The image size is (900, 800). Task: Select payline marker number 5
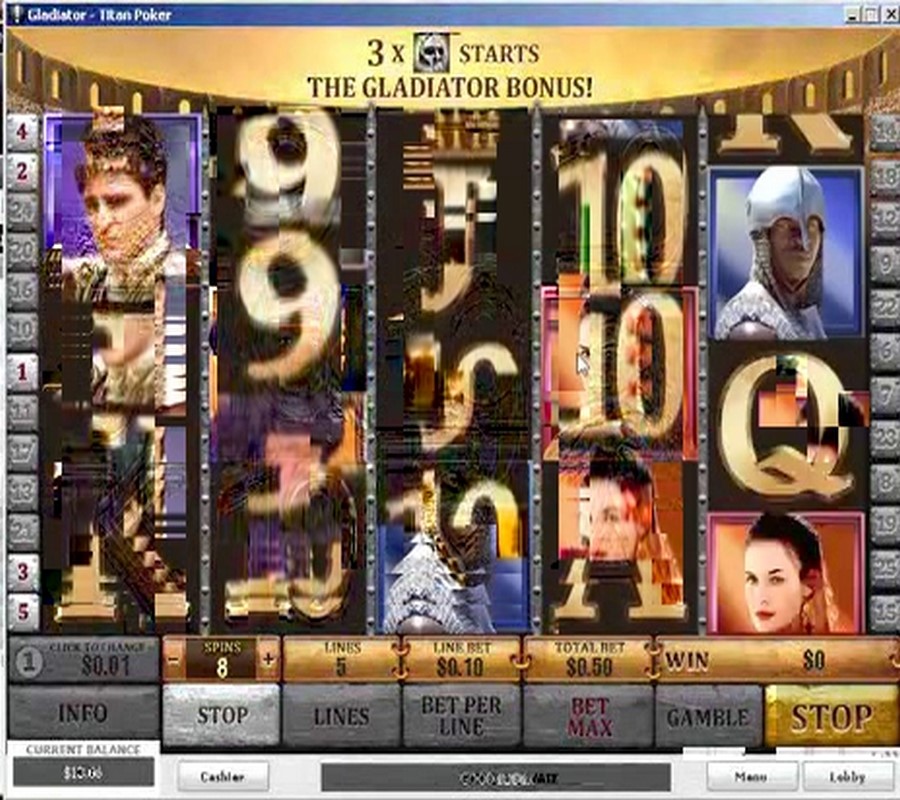tap(22, 611)
